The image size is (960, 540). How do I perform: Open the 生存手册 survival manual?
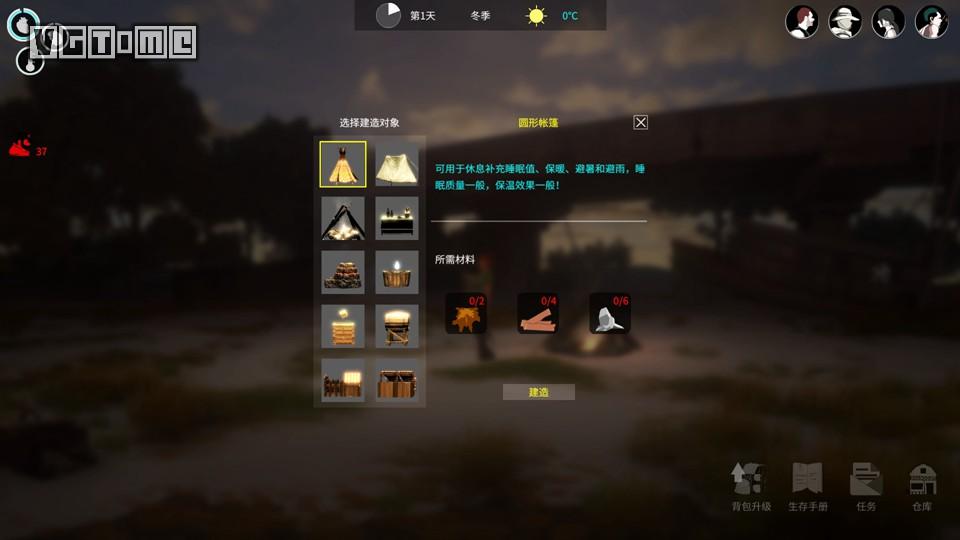[808, 487]
